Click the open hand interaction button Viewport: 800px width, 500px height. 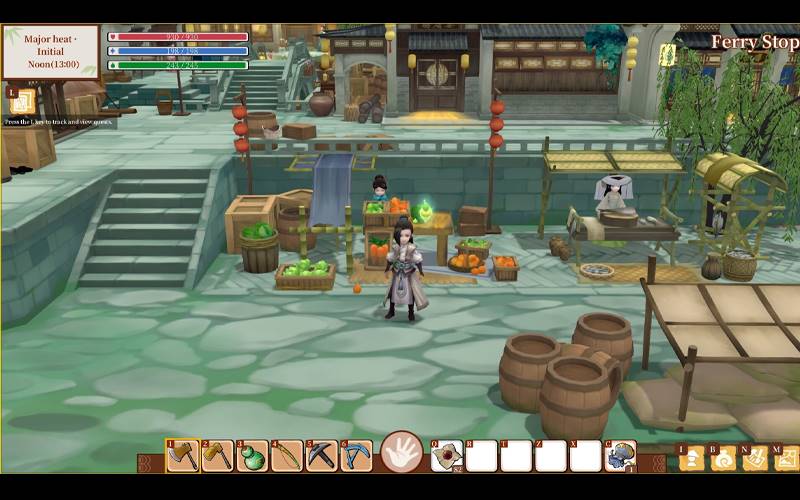point(402,453)
